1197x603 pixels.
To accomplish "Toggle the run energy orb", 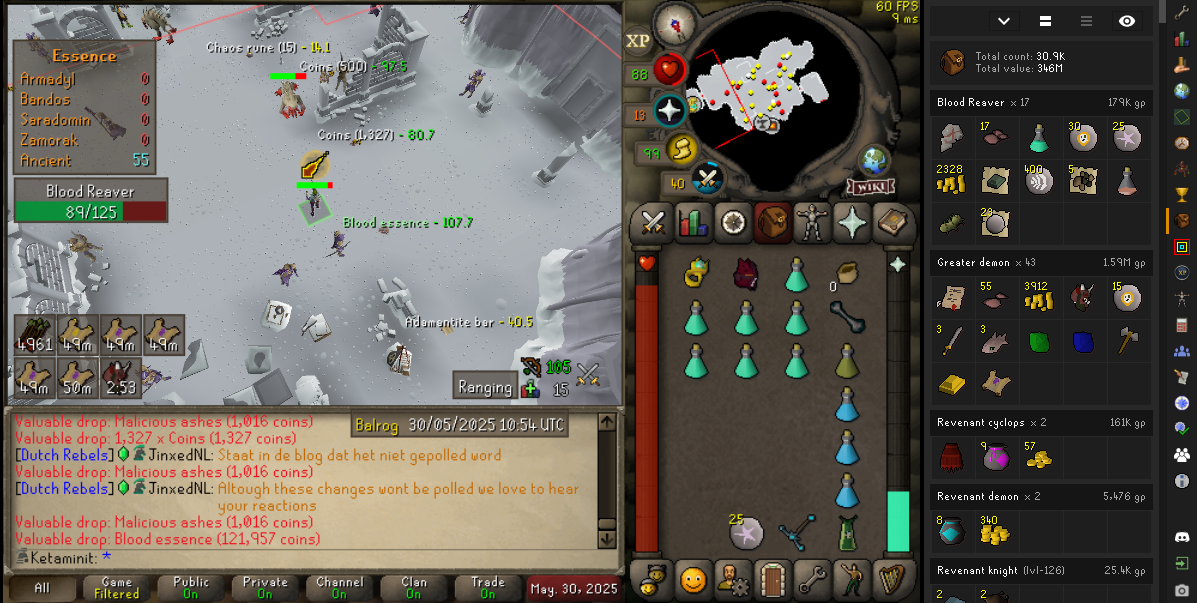I will point(679,148).
